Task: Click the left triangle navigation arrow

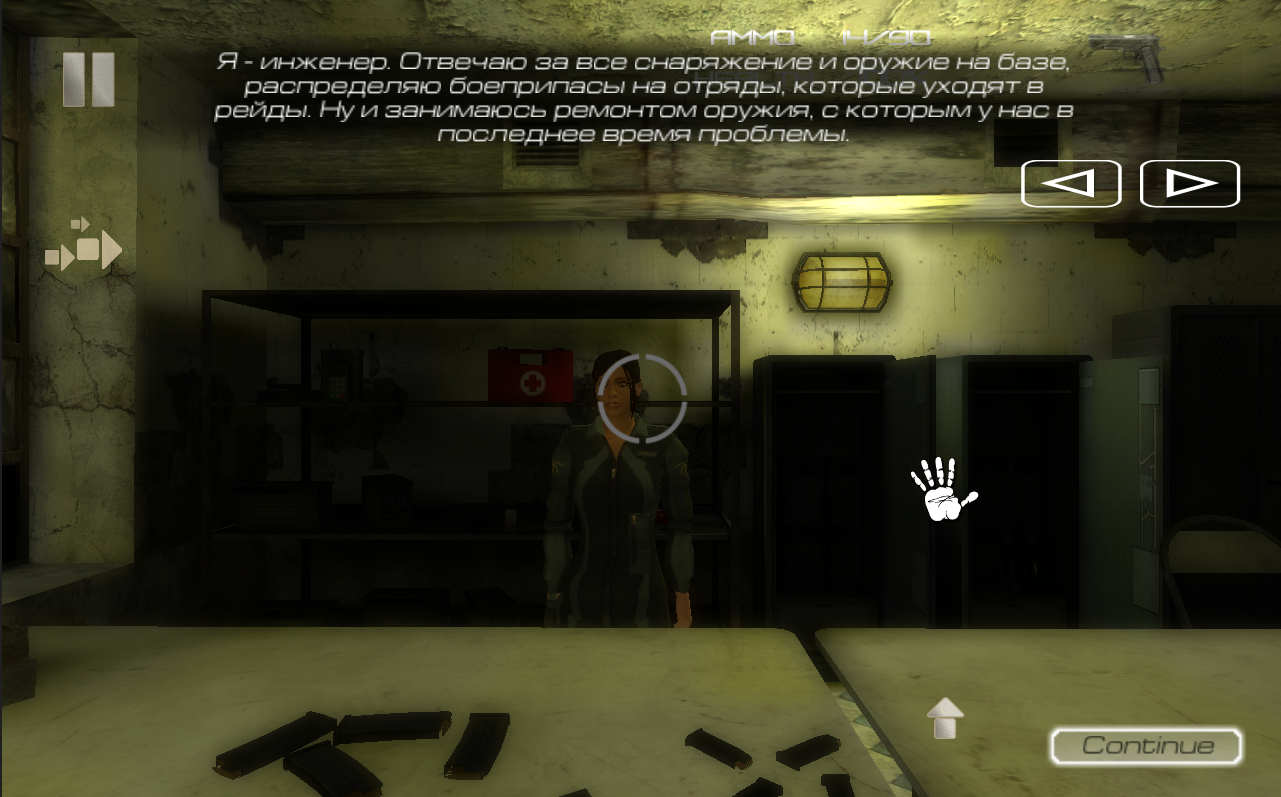Action: (1070, 183)
